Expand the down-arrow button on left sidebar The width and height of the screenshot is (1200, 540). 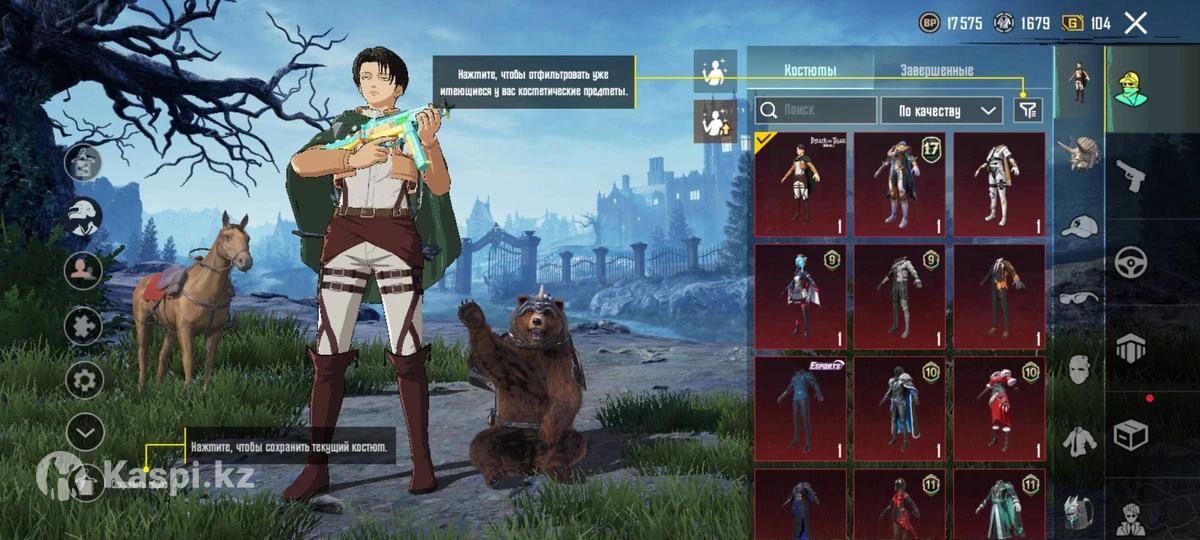(x=84, y=432)
